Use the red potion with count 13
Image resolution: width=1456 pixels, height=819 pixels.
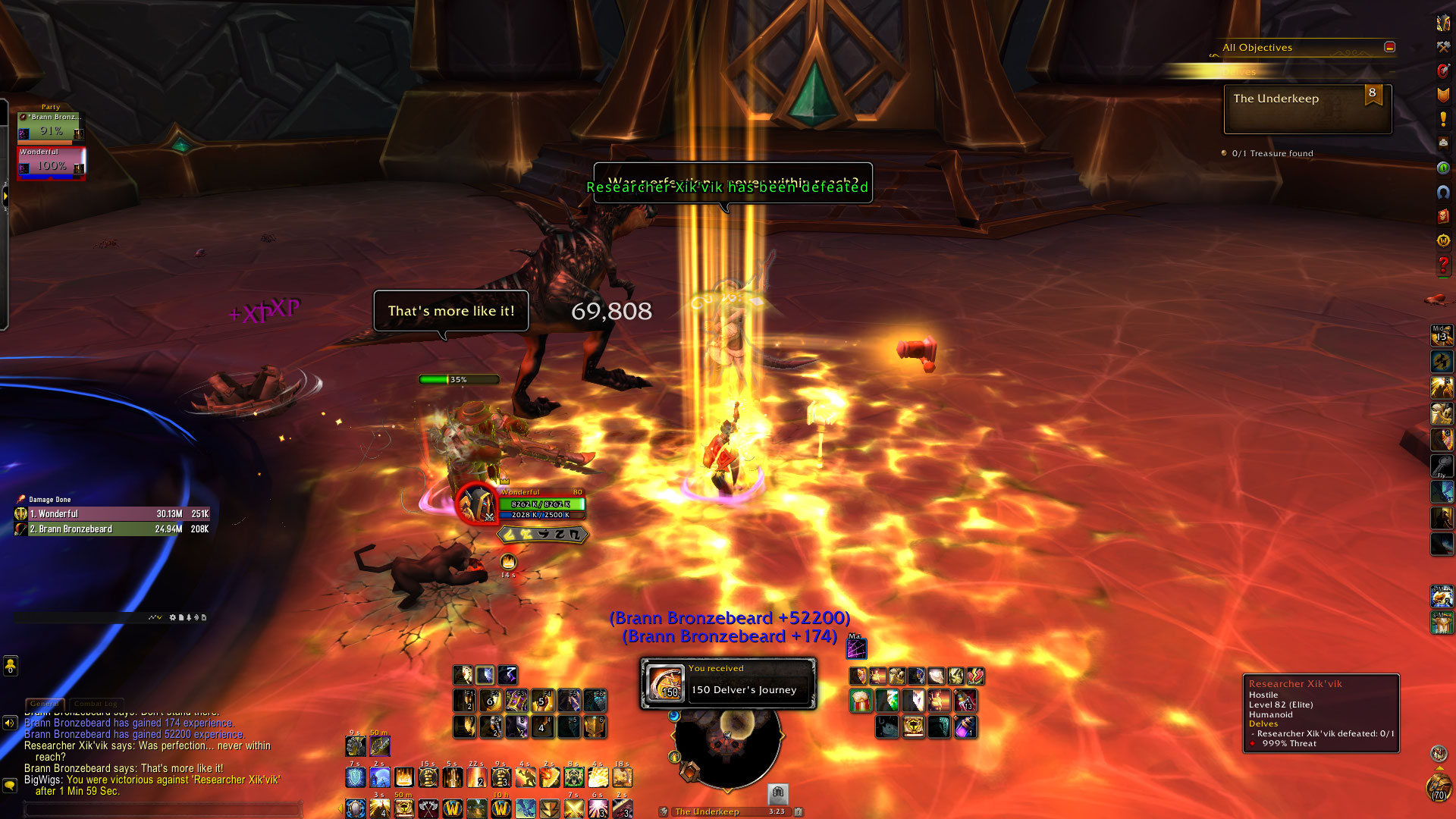coord(965,700)
